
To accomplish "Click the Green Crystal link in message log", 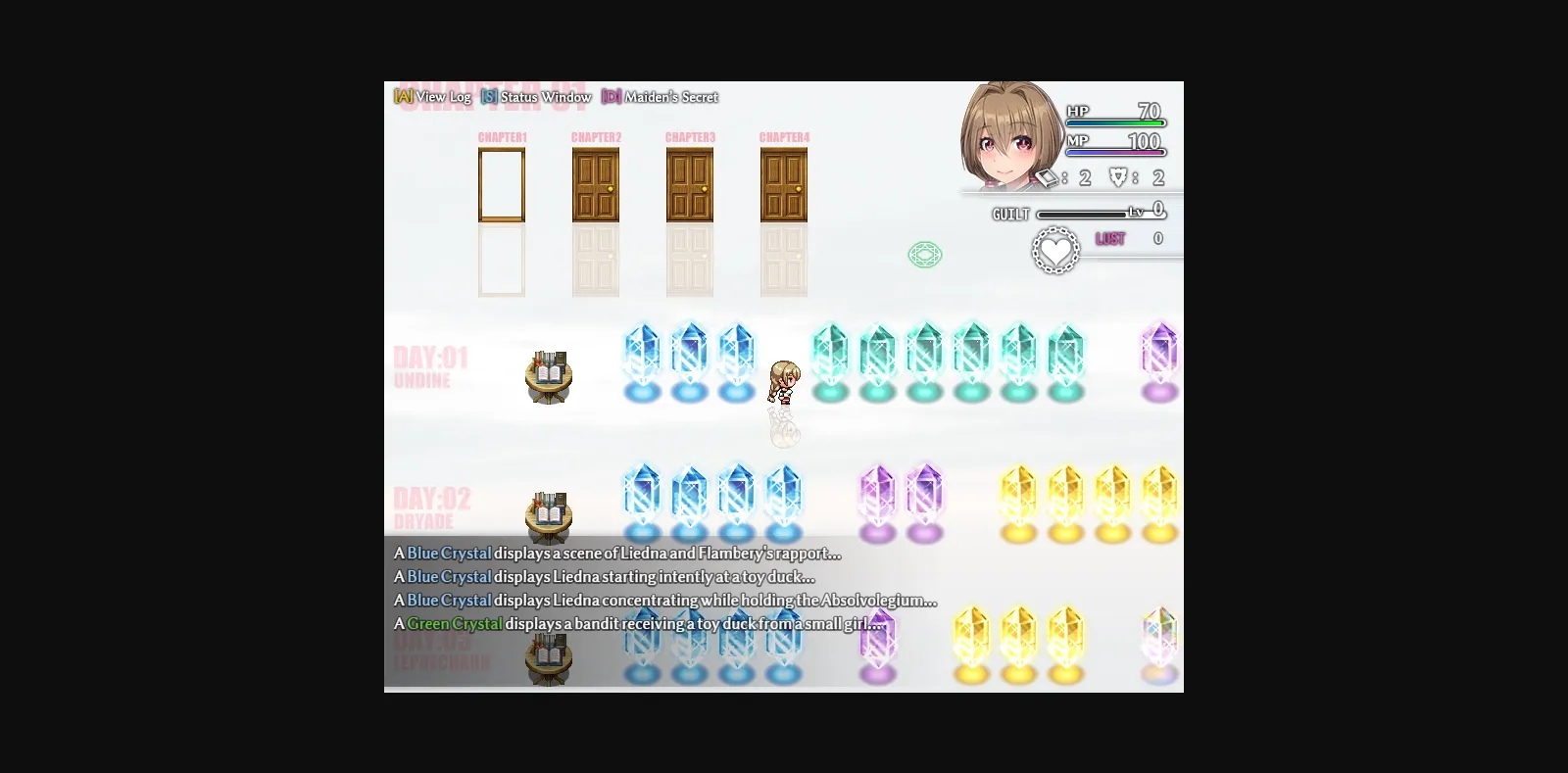I will [455, 623].
